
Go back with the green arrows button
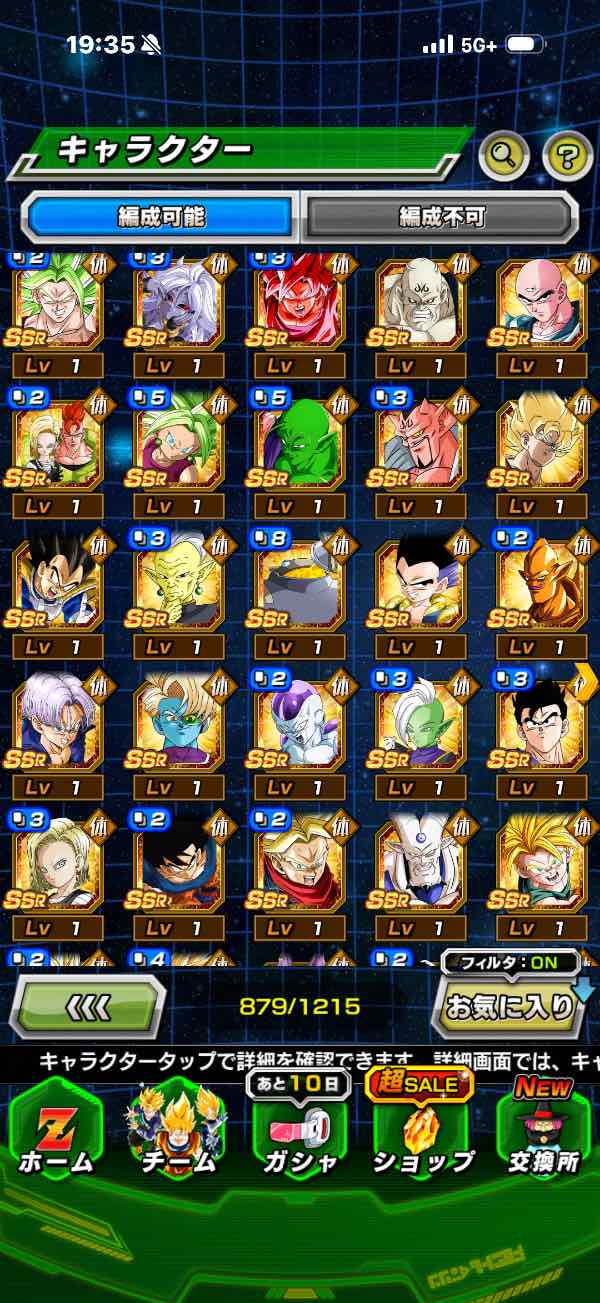click(x=87, y=1005)
